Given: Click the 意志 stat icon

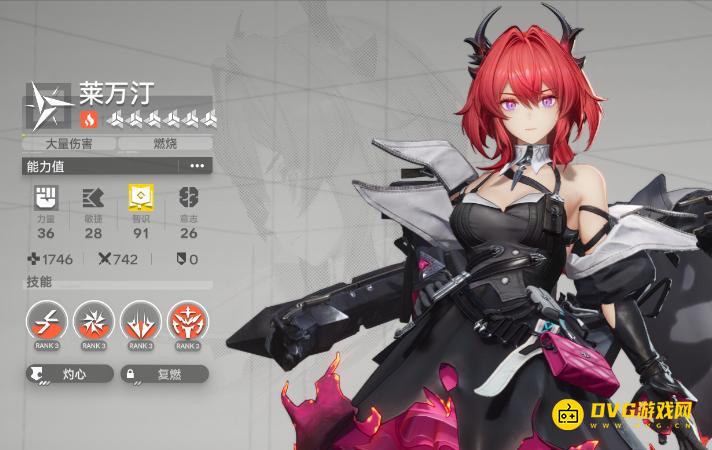Looking at the screenshot, I should point(187,195).
